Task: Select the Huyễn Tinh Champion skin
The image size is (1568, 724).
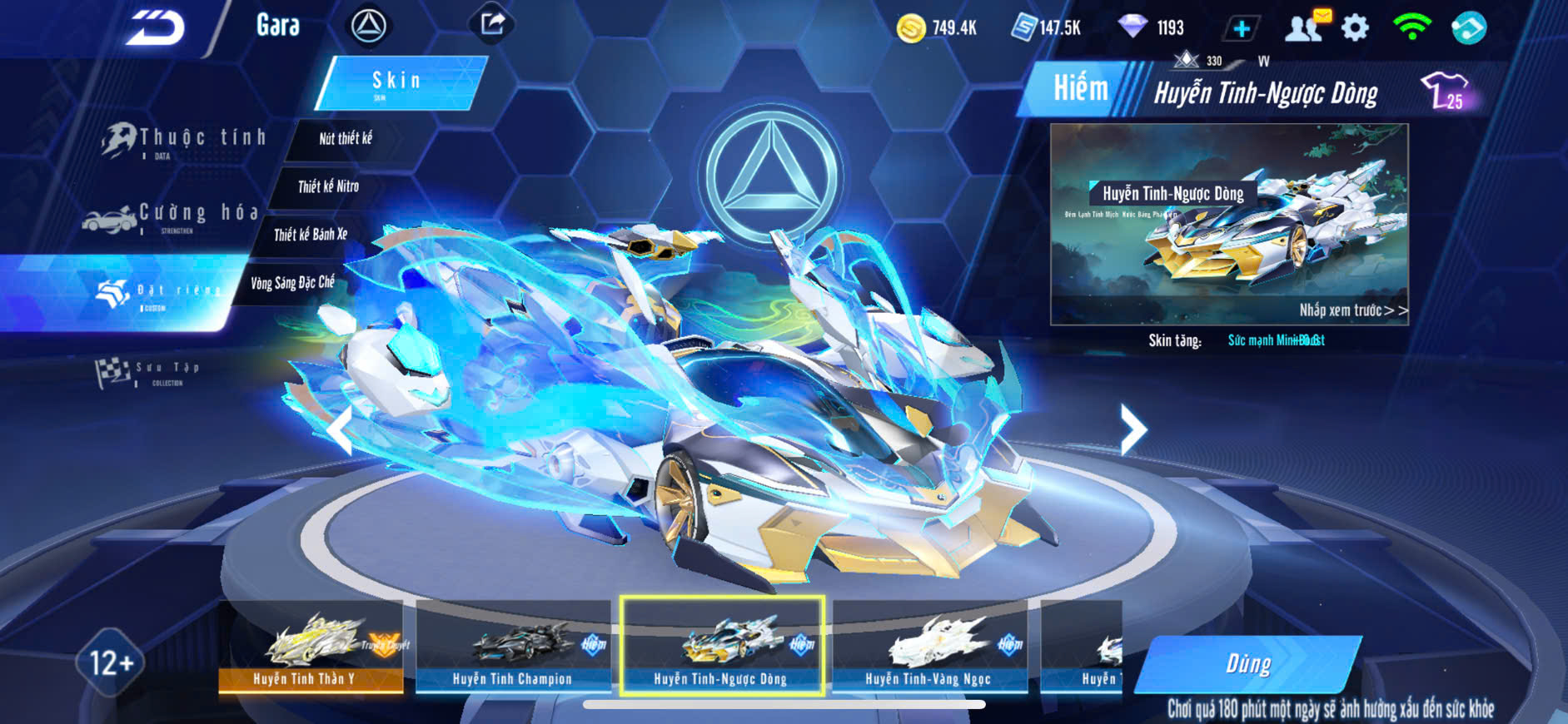Action: (x=512, y=647)
